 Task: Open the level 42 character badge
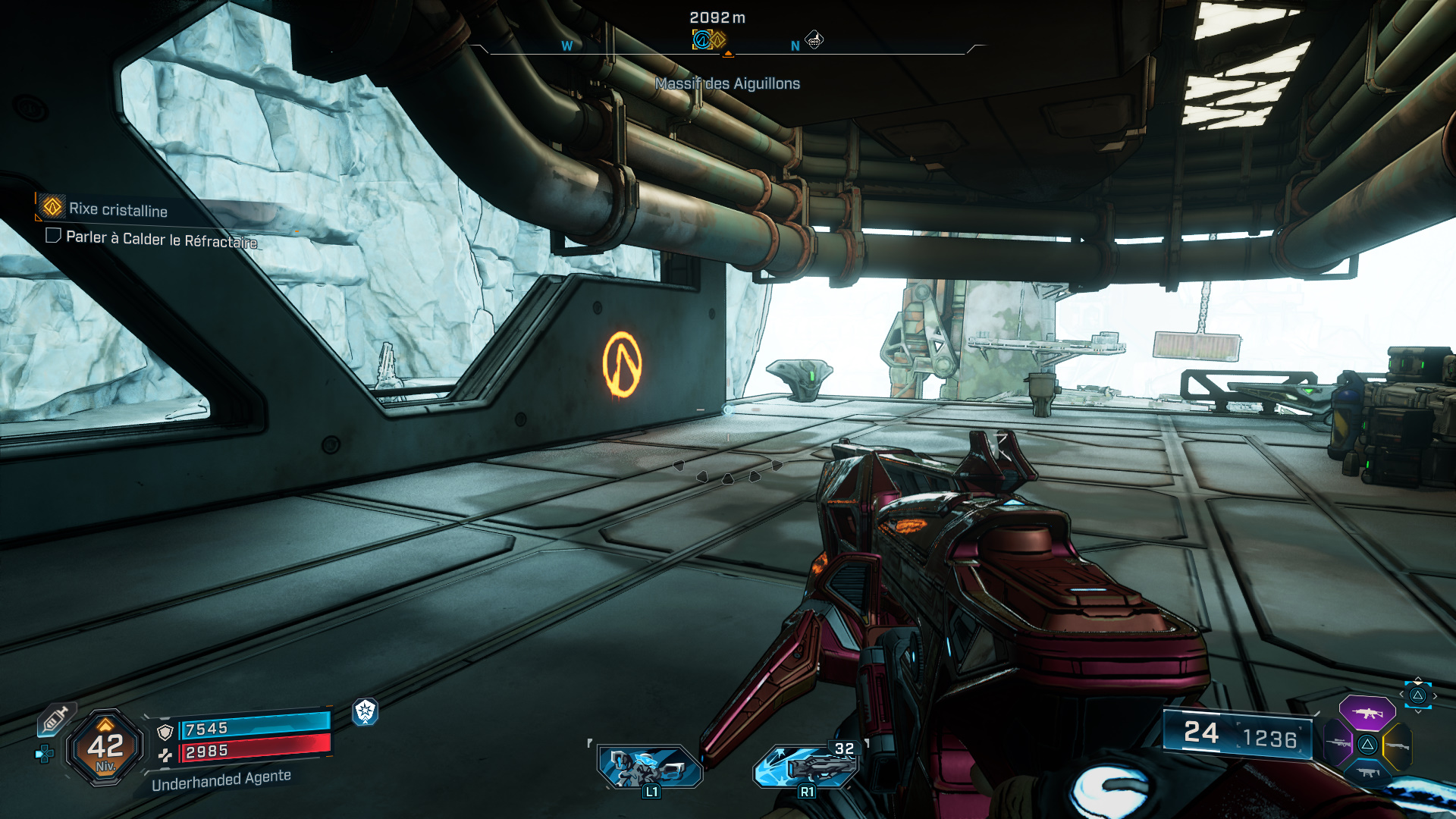105,748
